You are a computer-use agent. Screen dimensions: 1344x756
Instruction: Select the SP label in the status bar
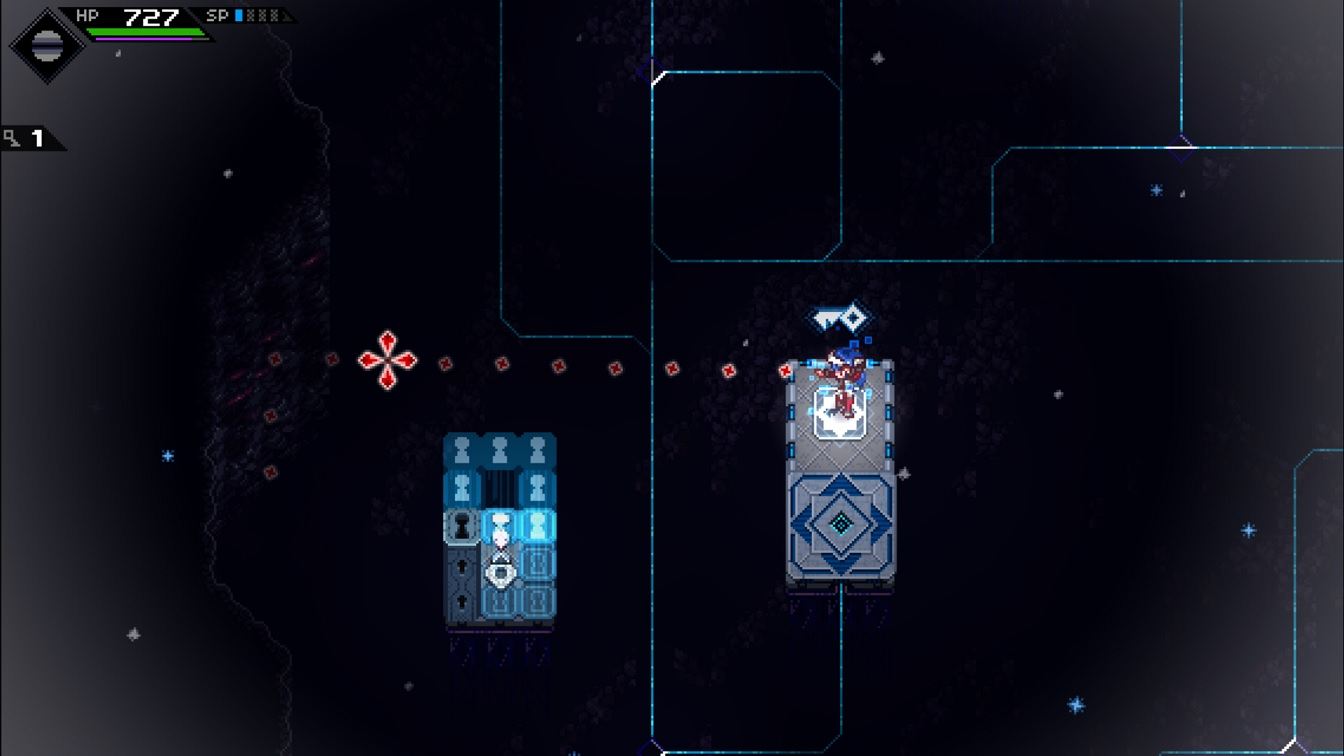tap(216, 14)
